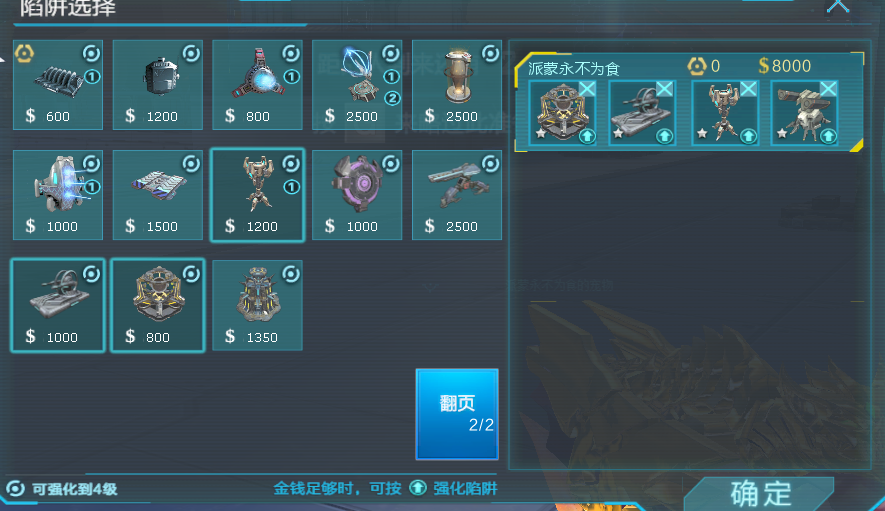Image resolution: width=885 pixels, height=511 pixels.
Task: Close the trap selection window
Action: coord(838,6)
